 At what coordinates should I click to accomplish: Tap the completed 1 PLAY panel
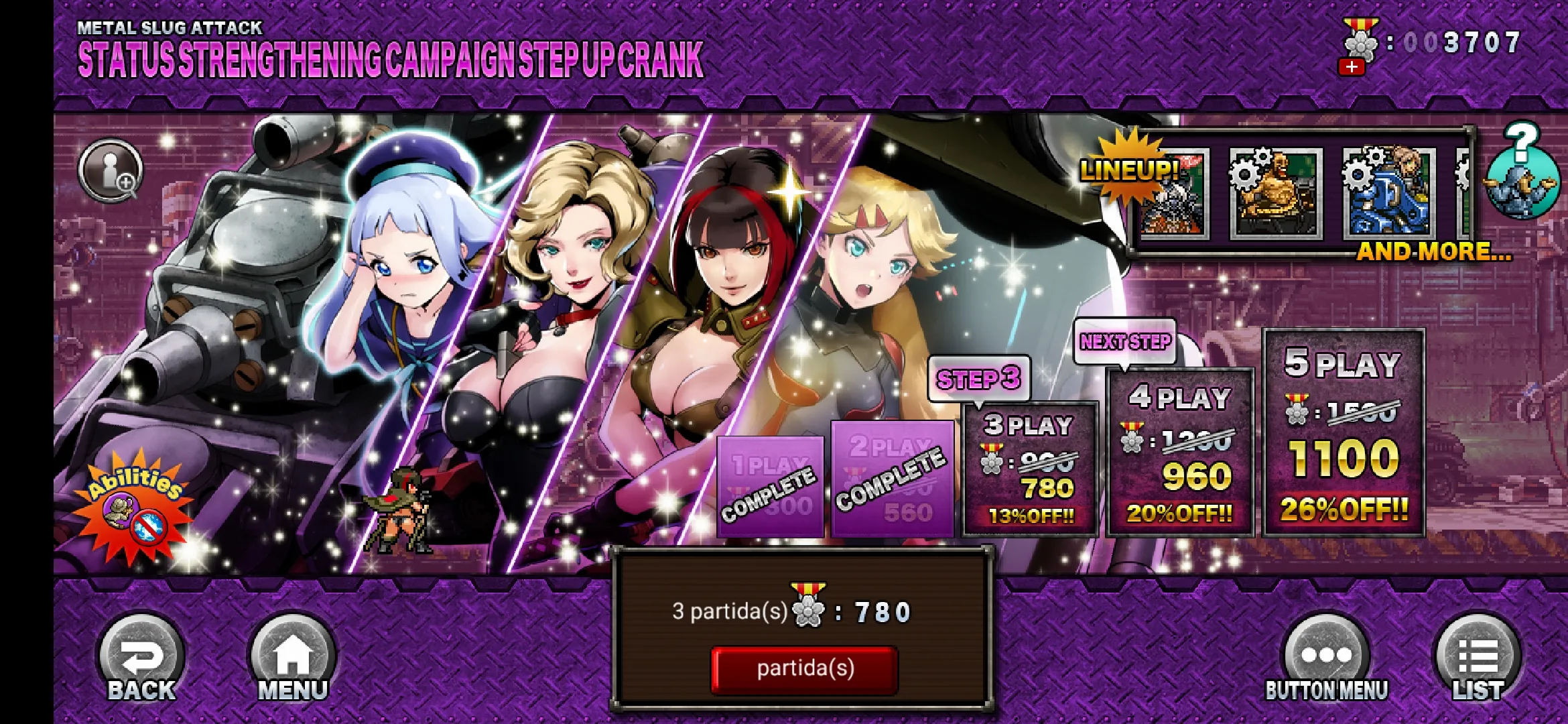pos(771,487)
